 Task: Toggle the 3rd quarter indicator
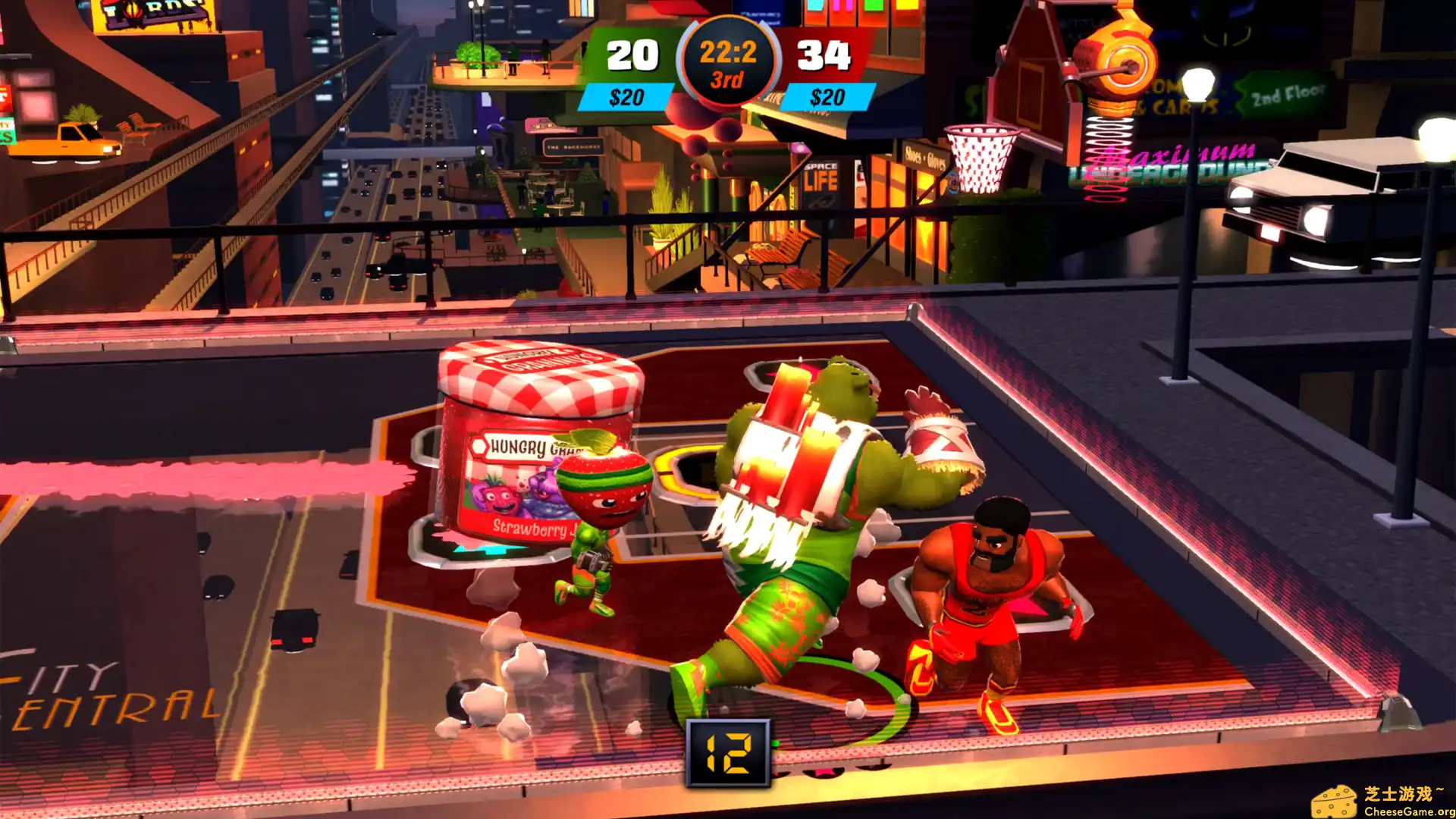point(726,79)
